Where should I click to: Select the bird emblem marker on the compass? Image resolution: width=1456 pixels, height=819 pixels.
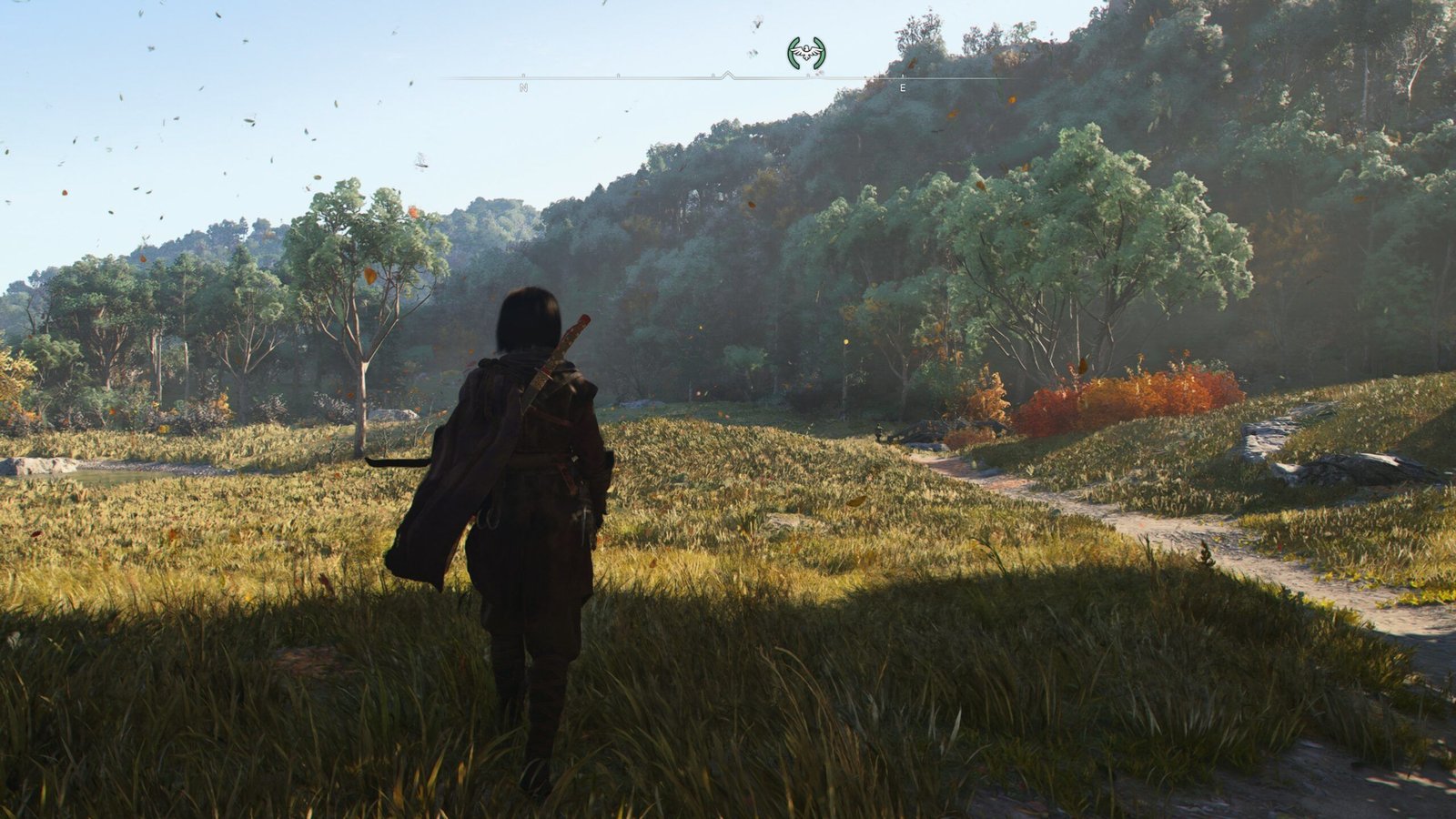(806, 53)
